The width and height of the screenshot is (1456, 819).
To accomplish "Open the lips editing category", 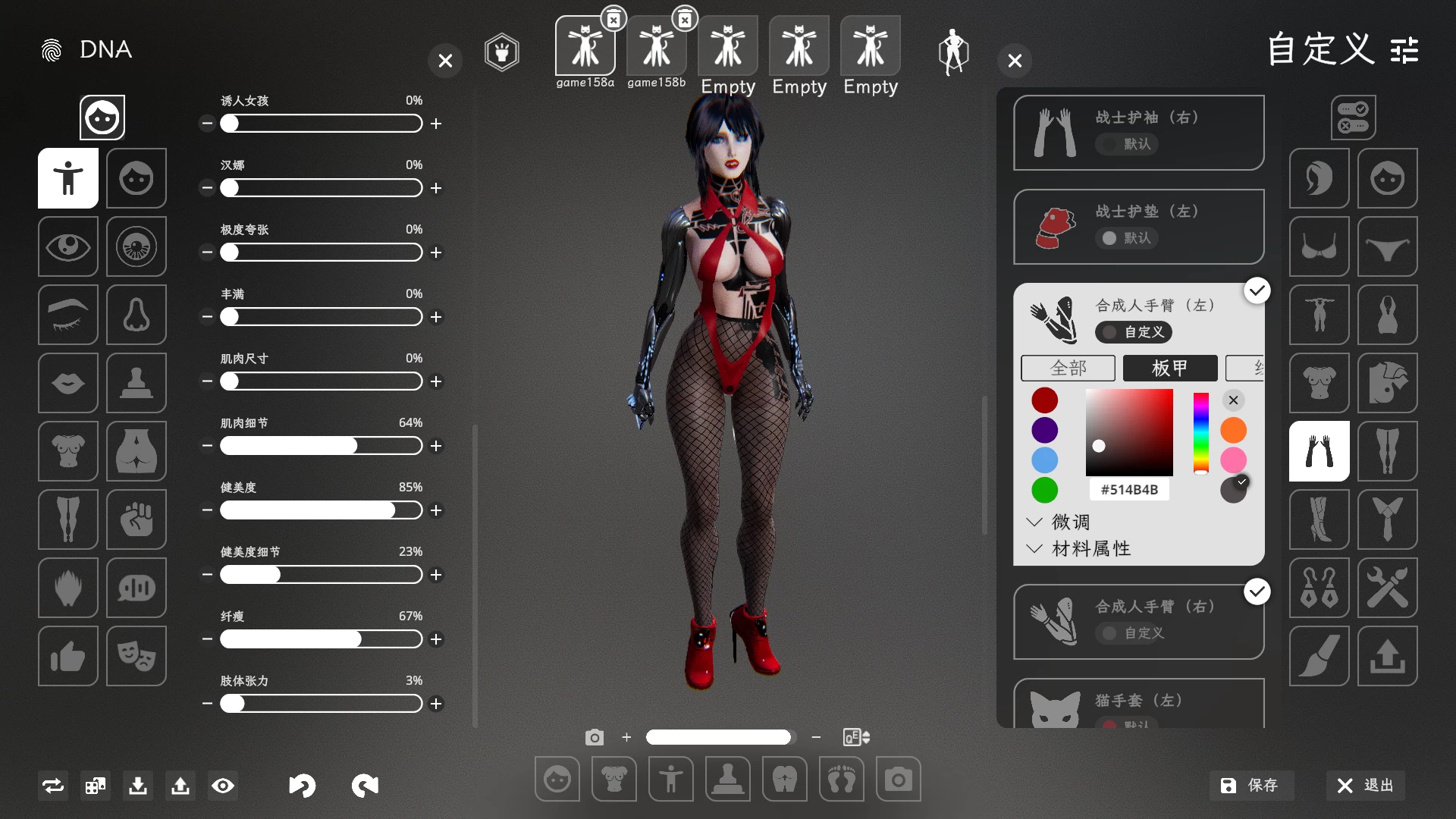I will (68, 383).
